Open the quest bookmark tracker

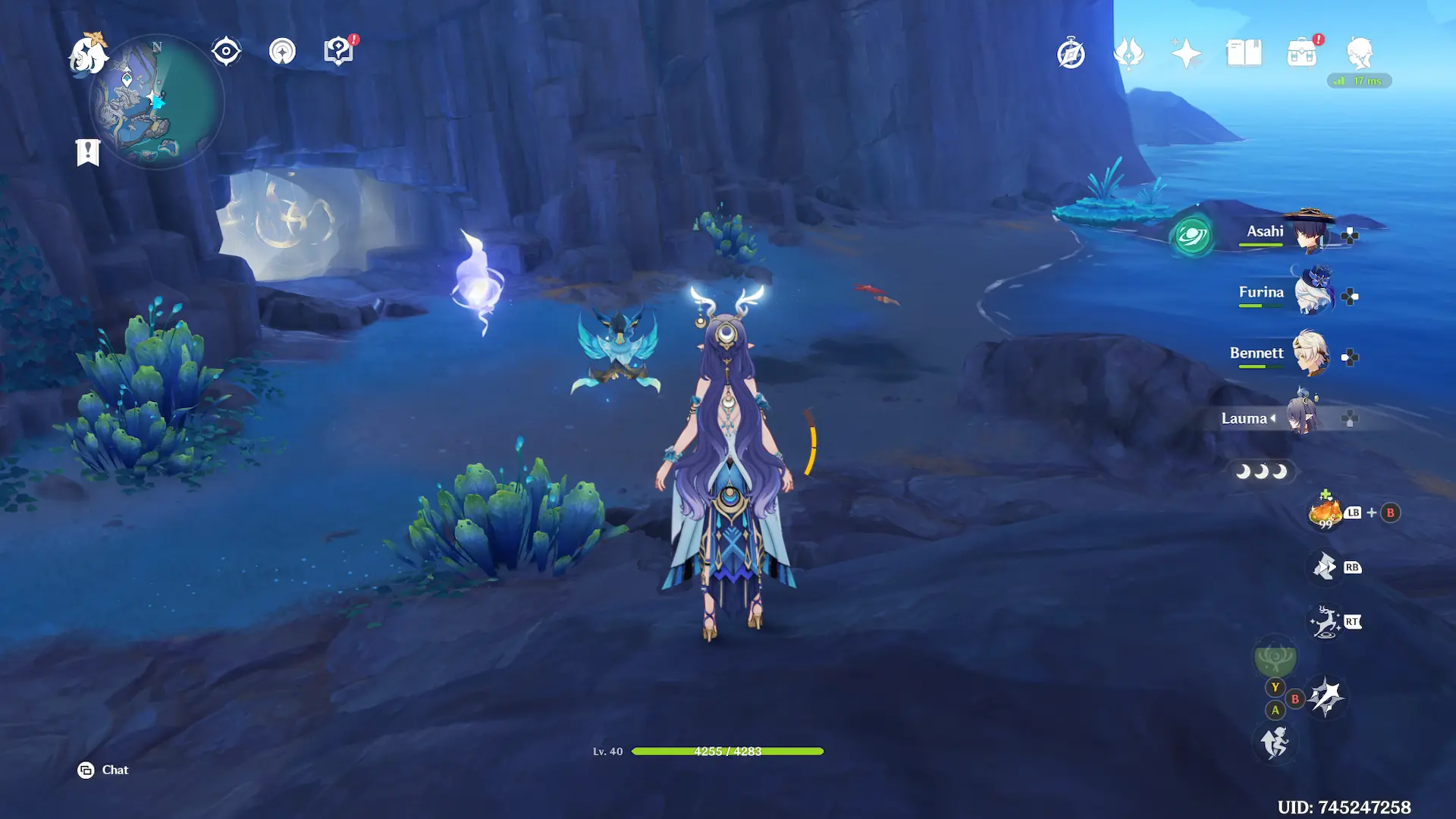click(x=88, y=152)
